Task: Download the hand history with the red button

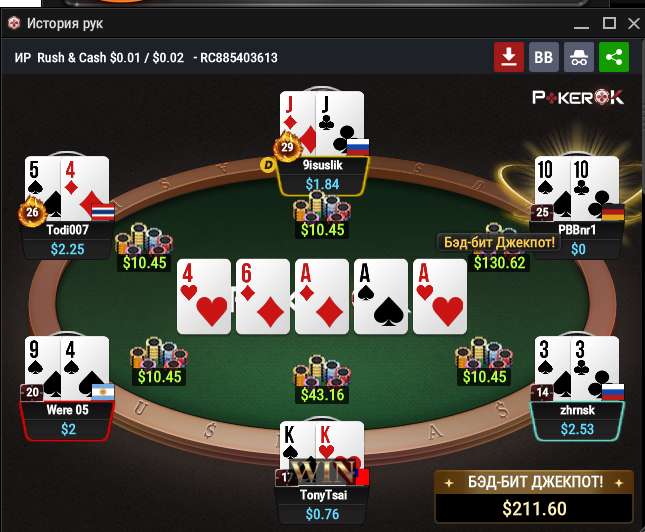Action: coord(509,58)
